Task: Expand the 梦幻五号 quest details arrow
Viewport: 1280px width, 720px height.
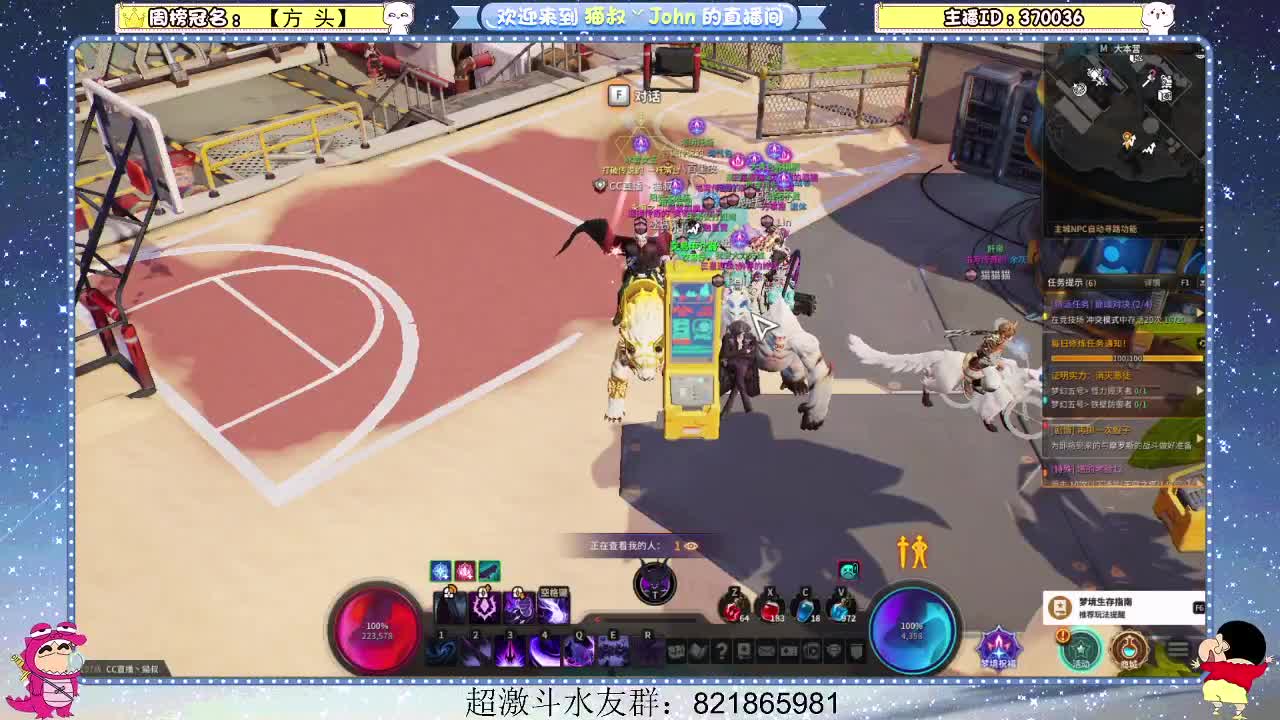Action: point(1199,390)
